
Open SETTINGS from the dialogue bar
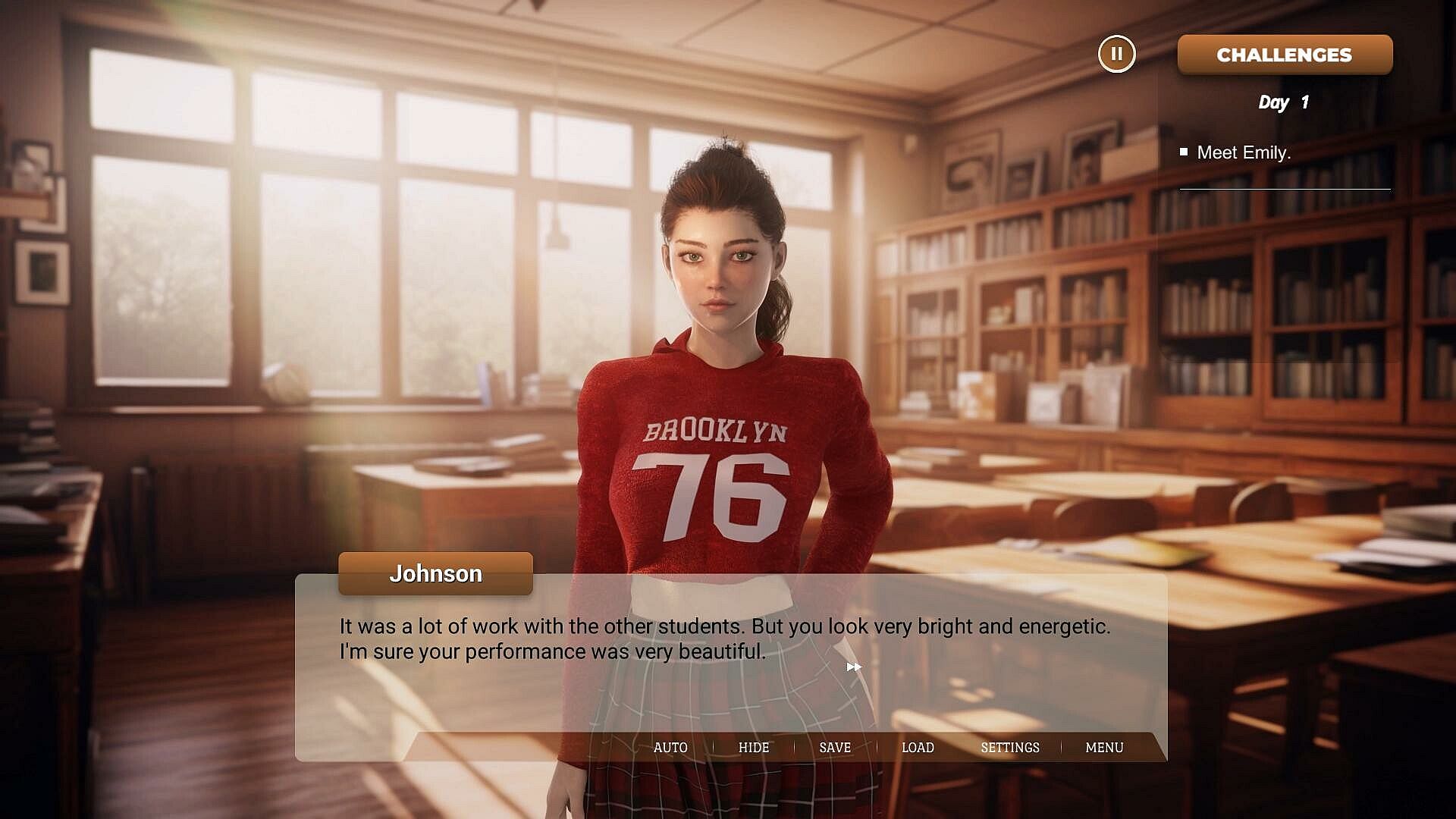tap(1010, 748)
